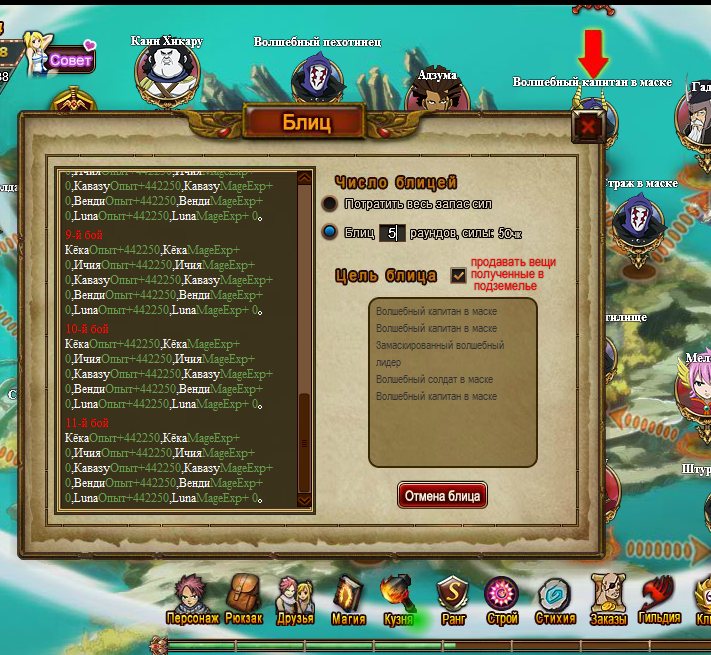The height and width of the screenshot is (655, 711).
Task: Toggle the sell dungeon items checkbox
Action: (x=459, y=274)
